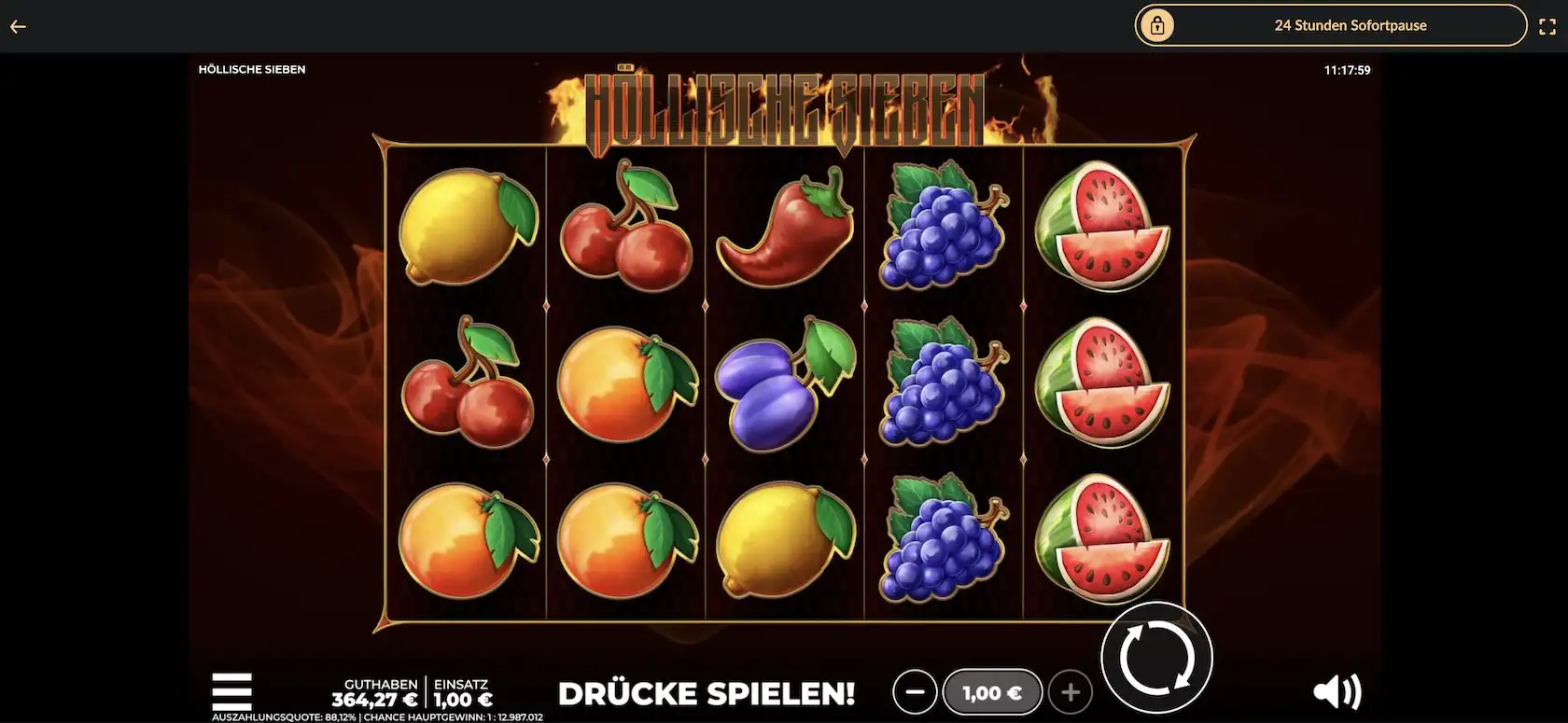Select the chili pepper symbol on reel three
Image resolution: width=1568 pixels, height=723 pixels.
click(x=782, y=227)
